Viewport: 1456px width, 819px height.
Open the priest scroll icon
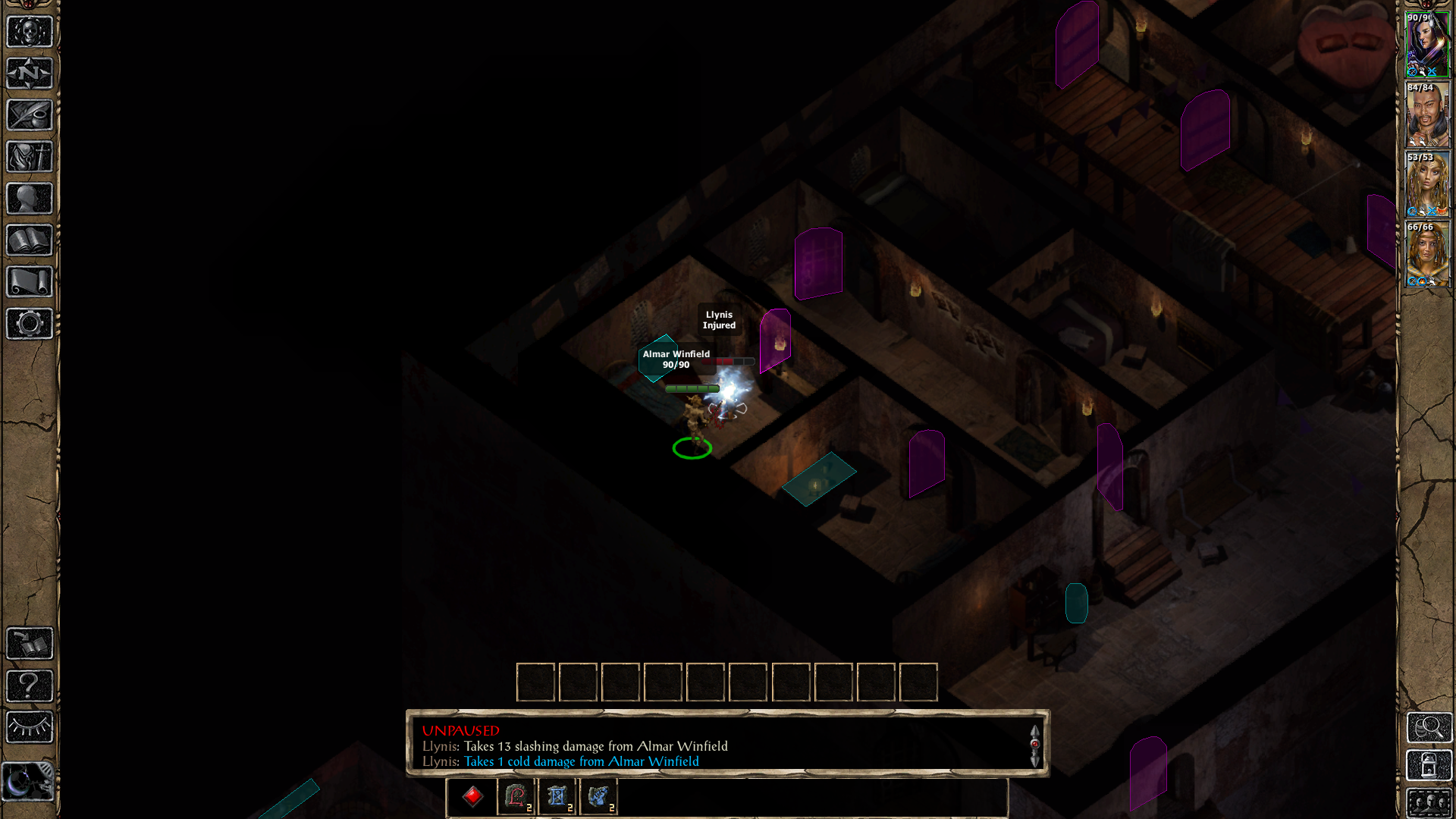point(30,282)
